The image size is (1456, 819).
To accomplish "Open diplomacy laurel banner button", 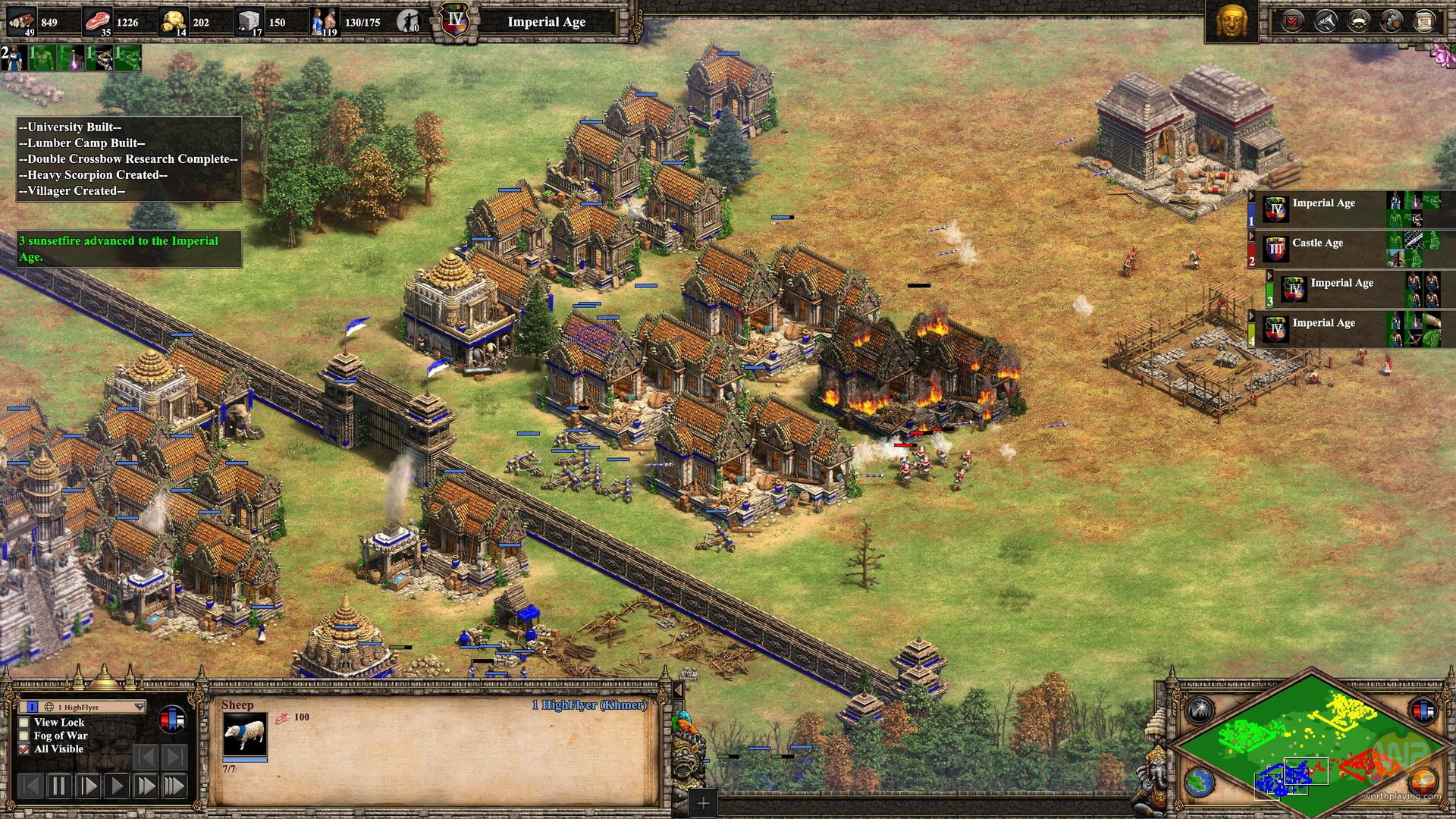I will click(1358, 21).
